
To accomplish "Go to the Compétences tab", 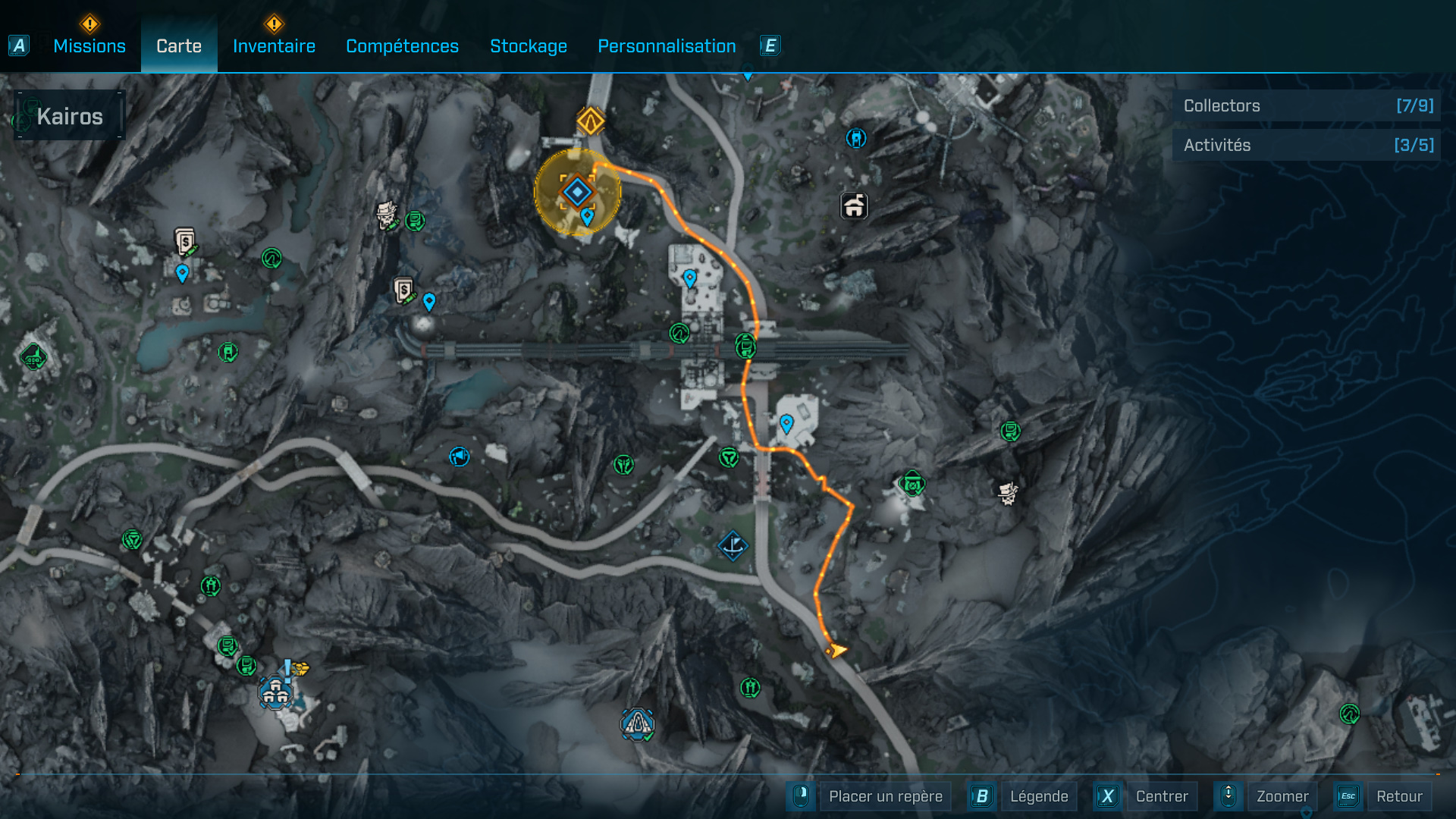I will (x=402, y=46).
